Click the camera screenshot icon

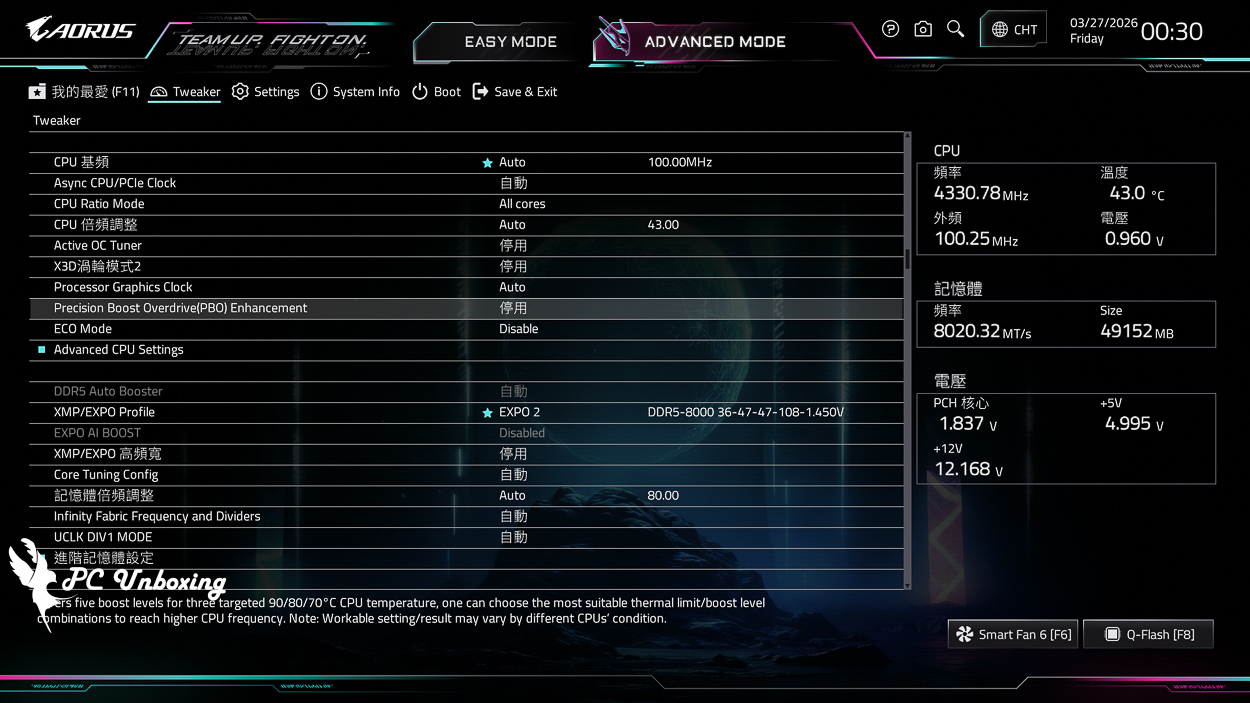[x=923, y=29]
